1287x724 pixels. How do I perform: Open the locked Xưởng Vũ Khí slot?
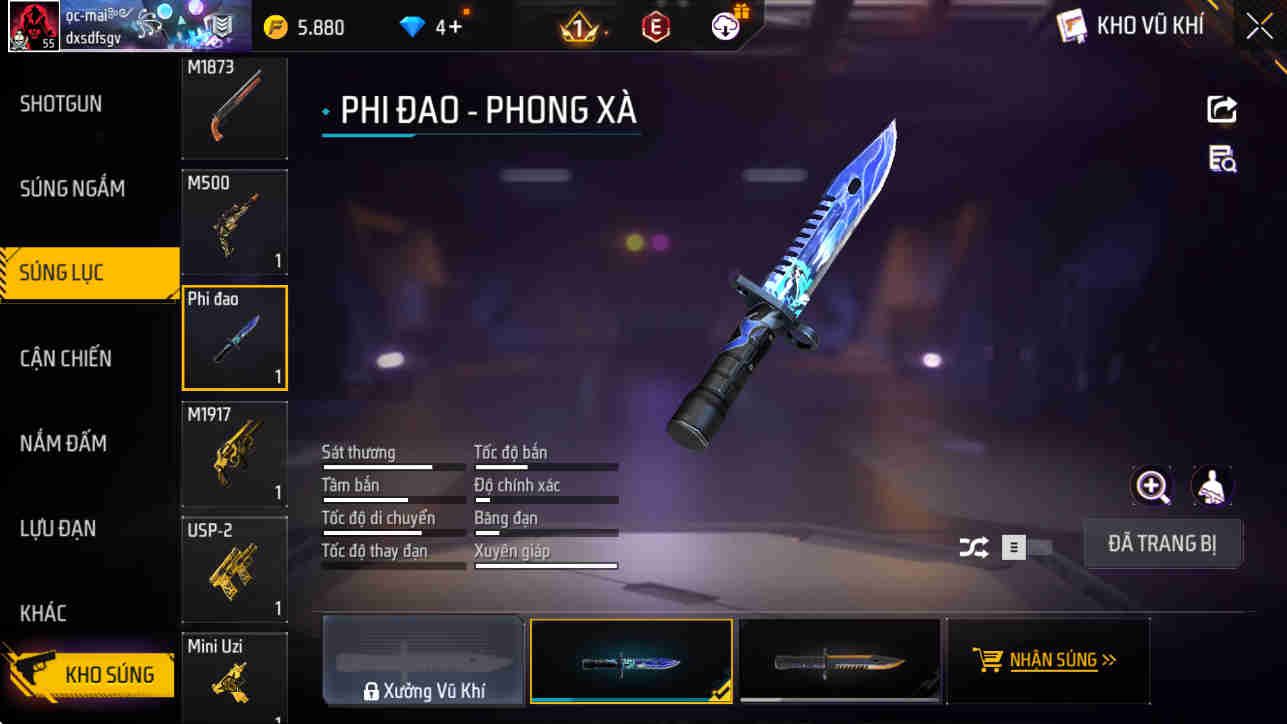(x=423, y=660)
